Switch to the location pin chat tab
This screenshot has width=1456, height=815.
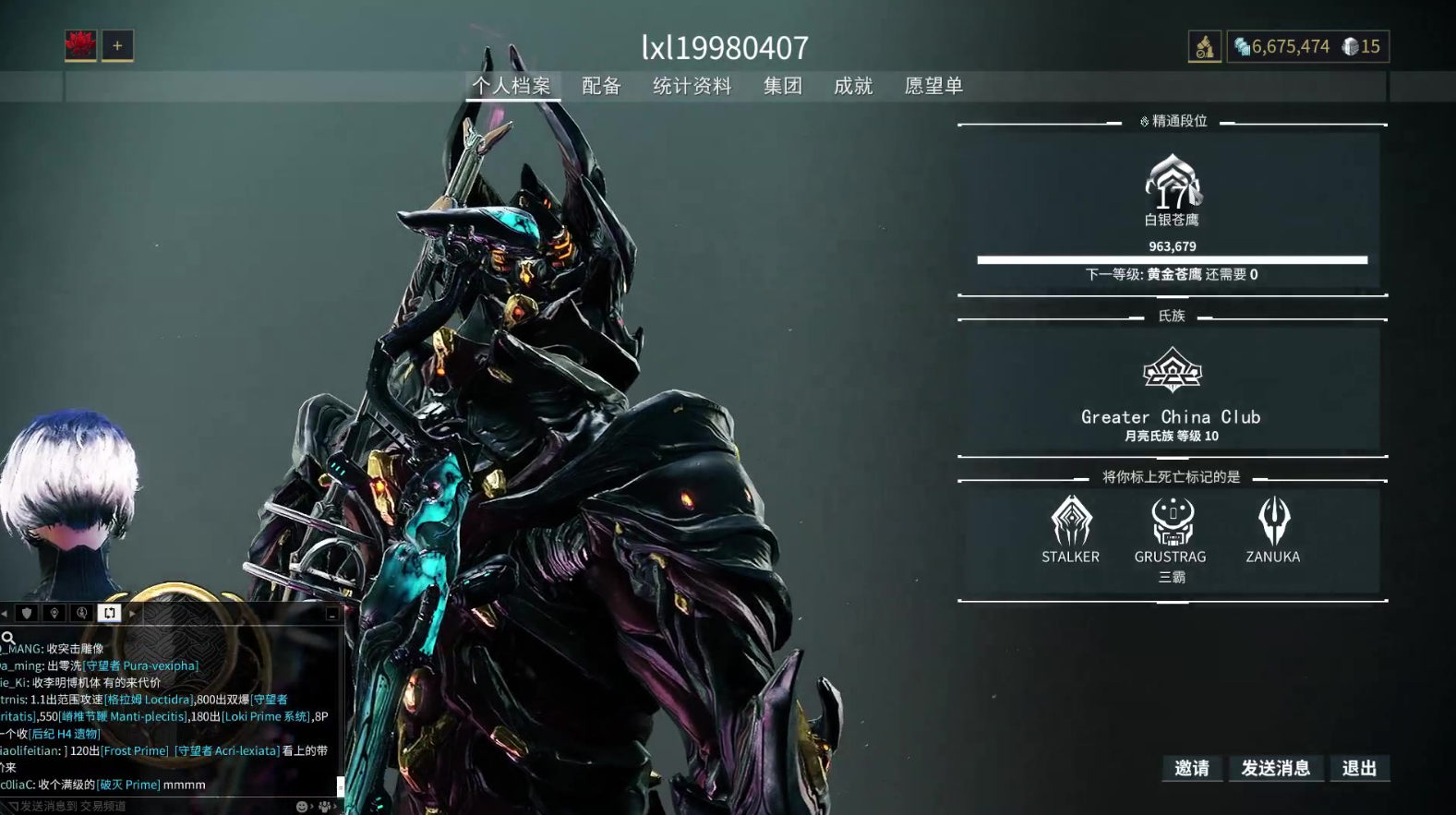point(54,613)
